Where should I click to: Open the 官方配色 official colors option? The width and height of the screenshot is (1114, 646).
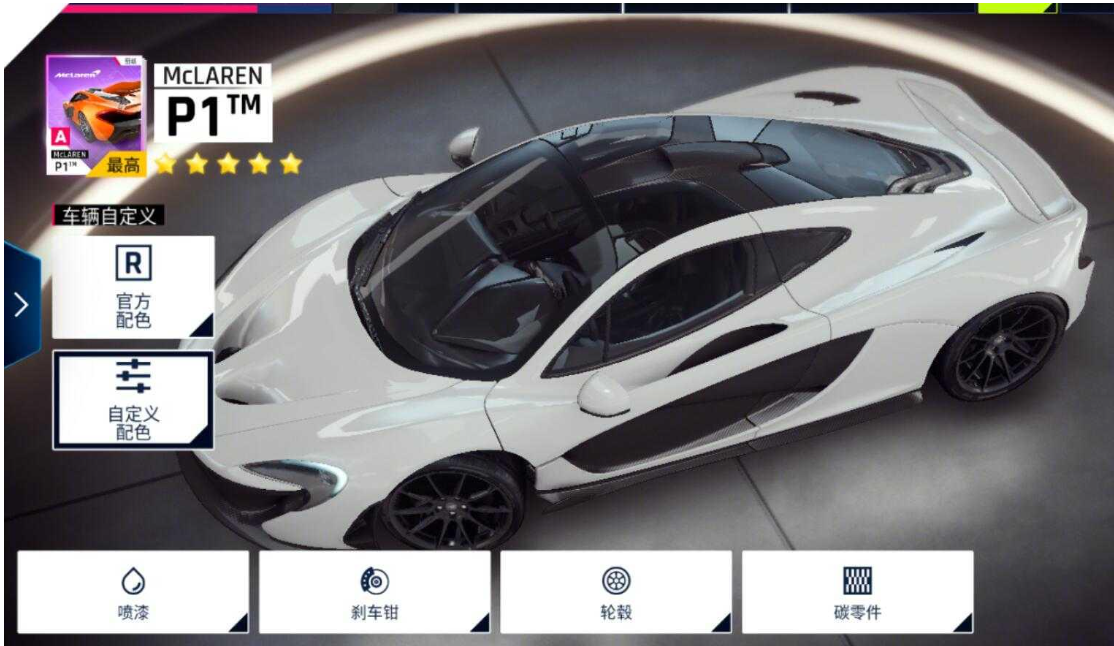click(133, 287)
